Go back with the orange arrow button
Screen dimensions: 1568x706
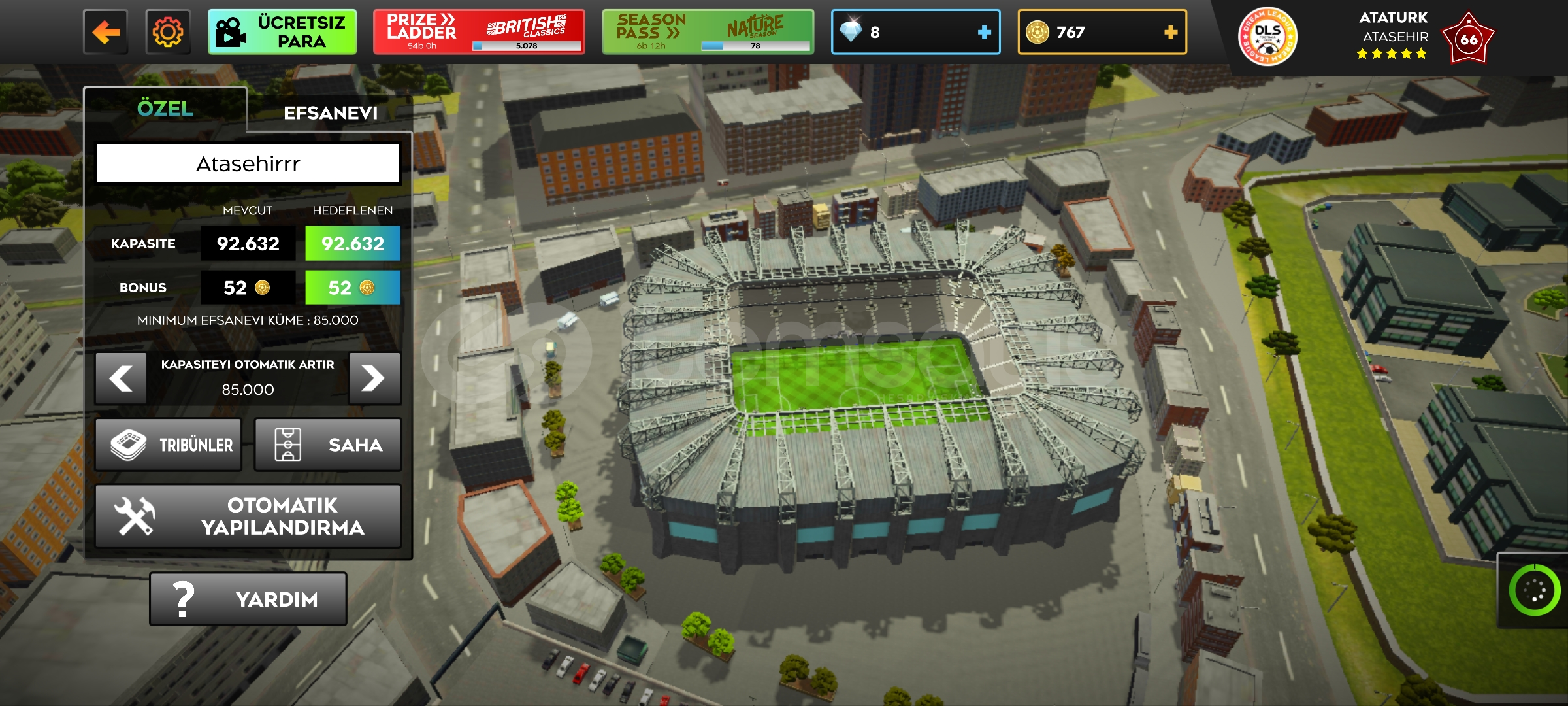(105, 32)
